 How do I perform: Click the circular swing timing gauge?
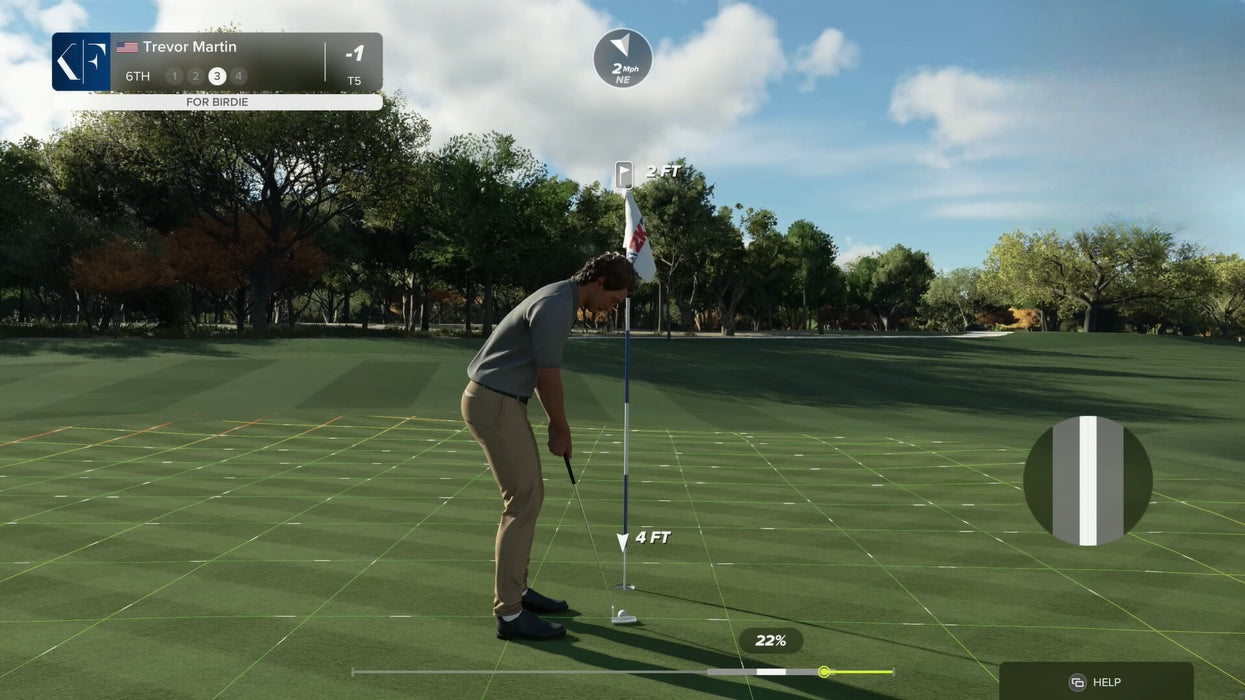coord(1087,481)
